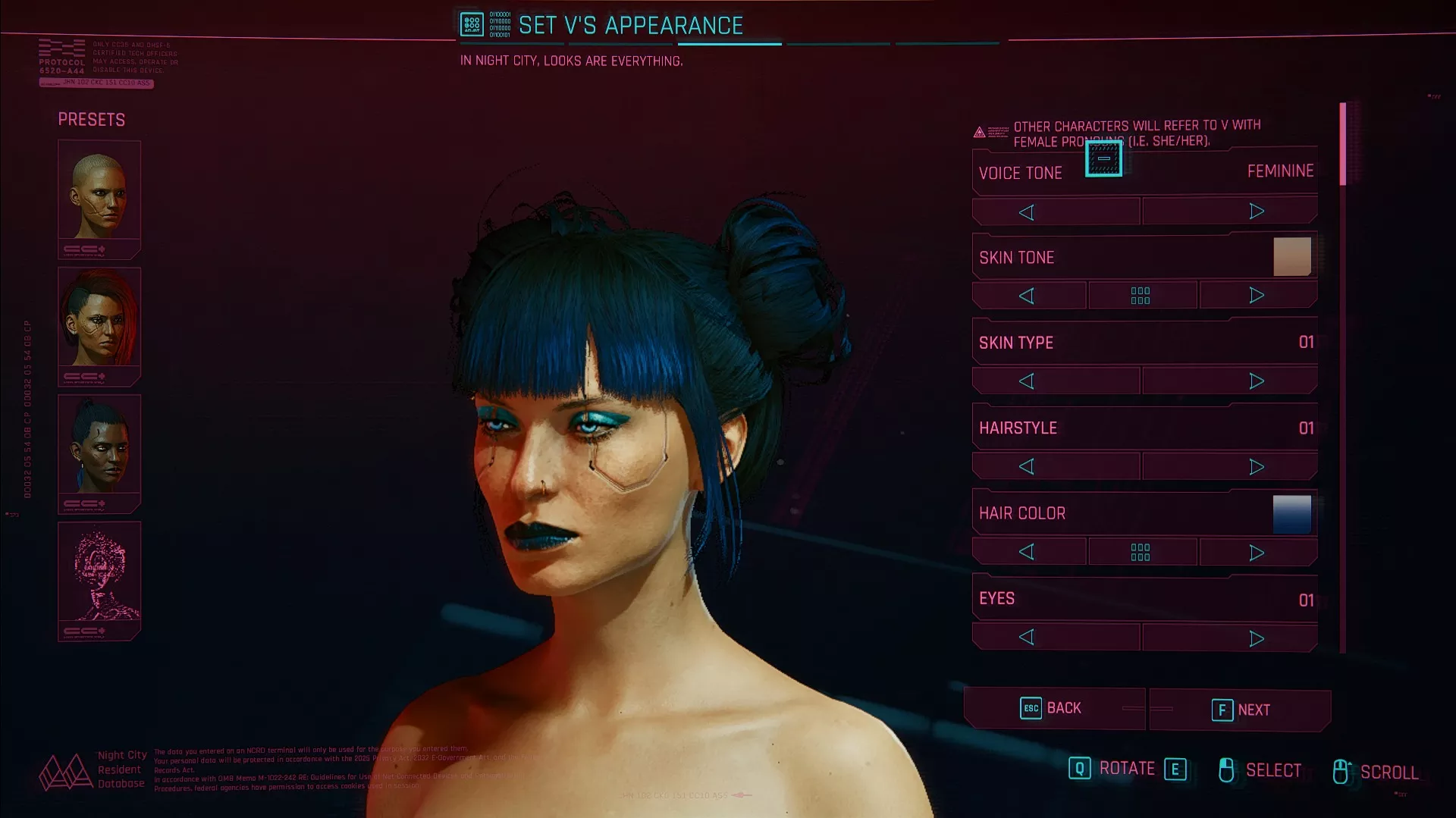Viewport: 1456px width, 818px height.
Task: Switch to the next eyes option
Action: coord(1256,638)
